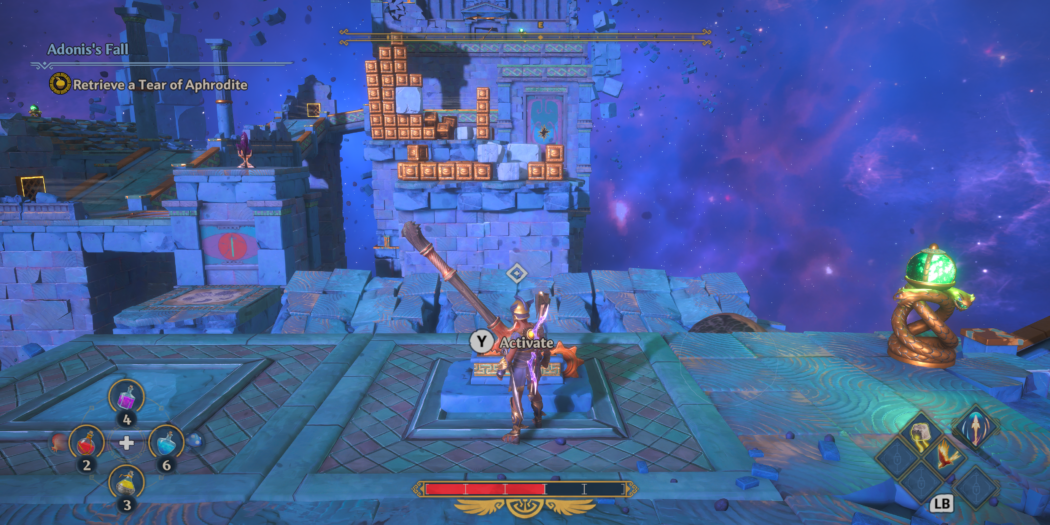
Task: Select the yellow potion with 3 remaining
Action: [126, 482]
